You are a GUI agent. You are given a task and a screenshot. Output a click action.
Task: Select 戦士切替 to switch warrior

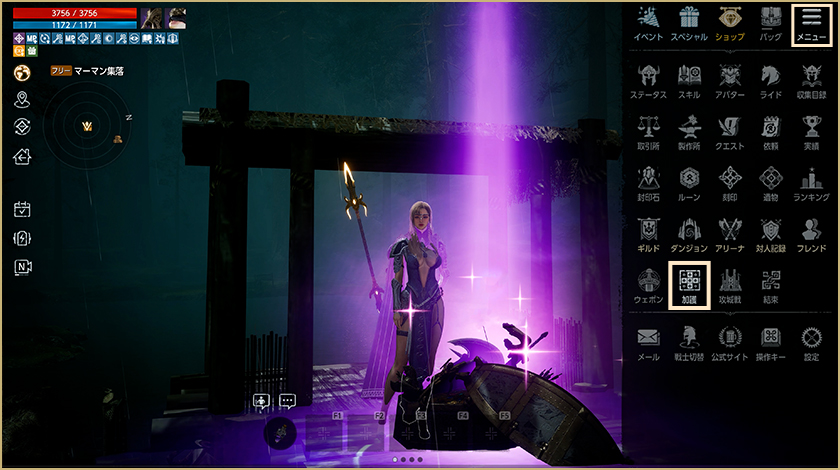688,342
